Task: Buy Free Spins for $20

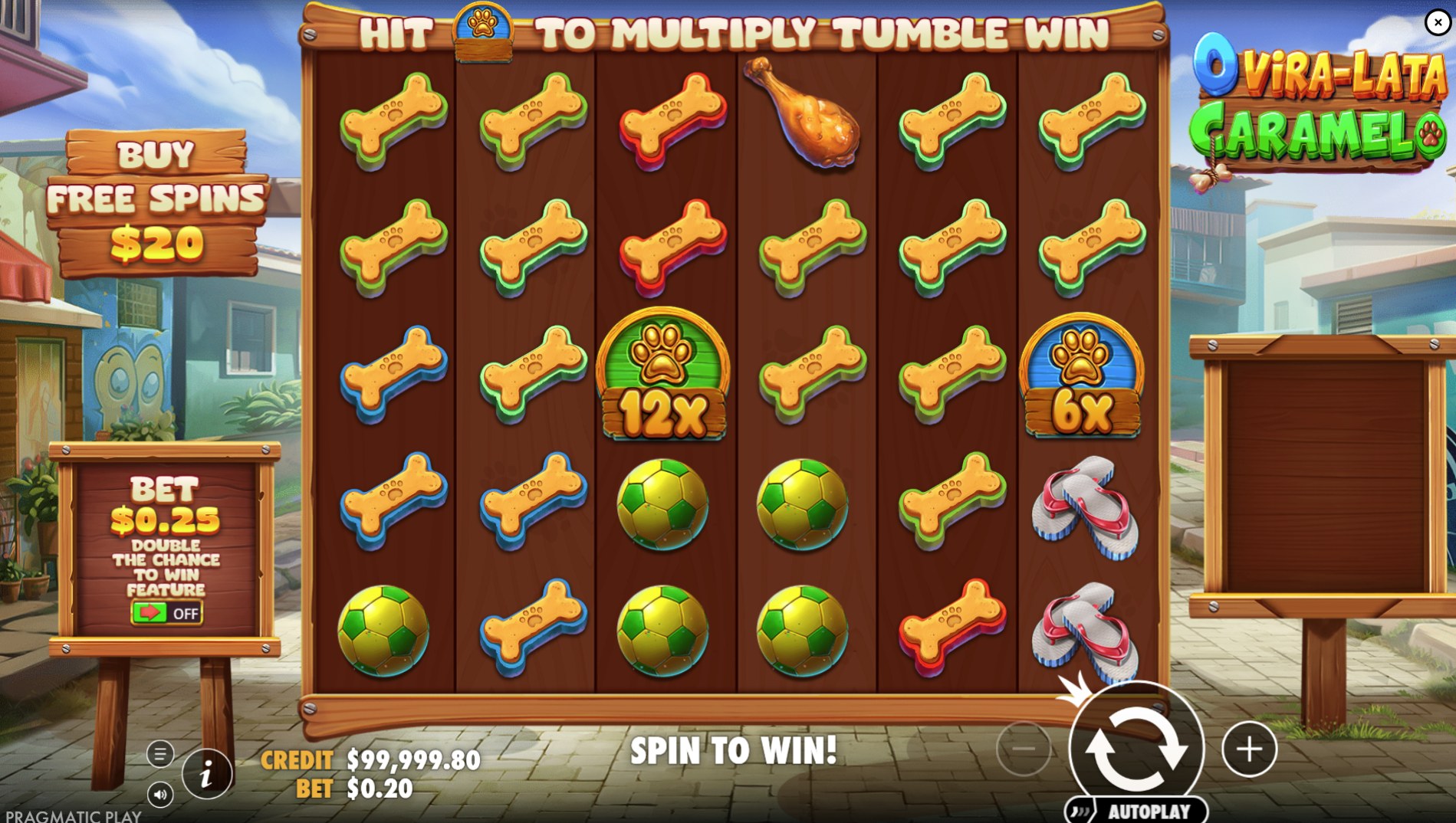Action: [157, 201]
